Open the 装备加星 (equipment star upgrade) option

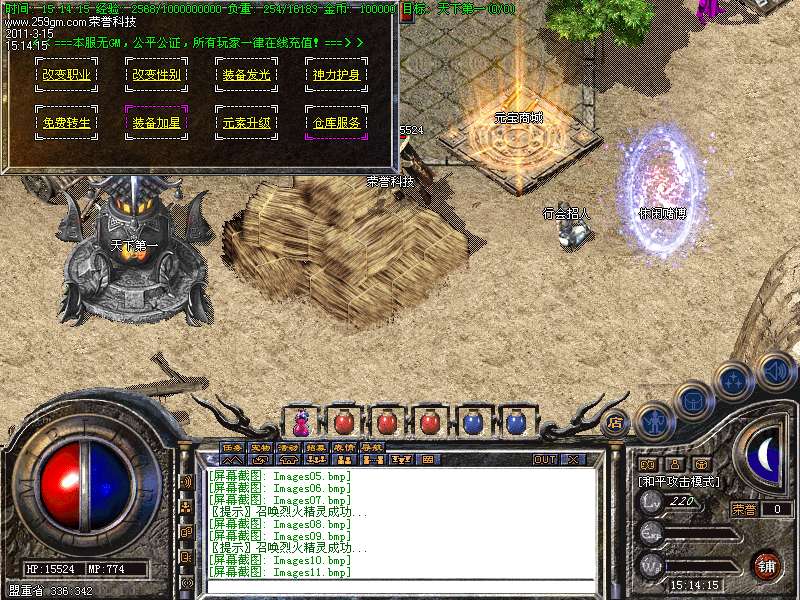(156, 123)
